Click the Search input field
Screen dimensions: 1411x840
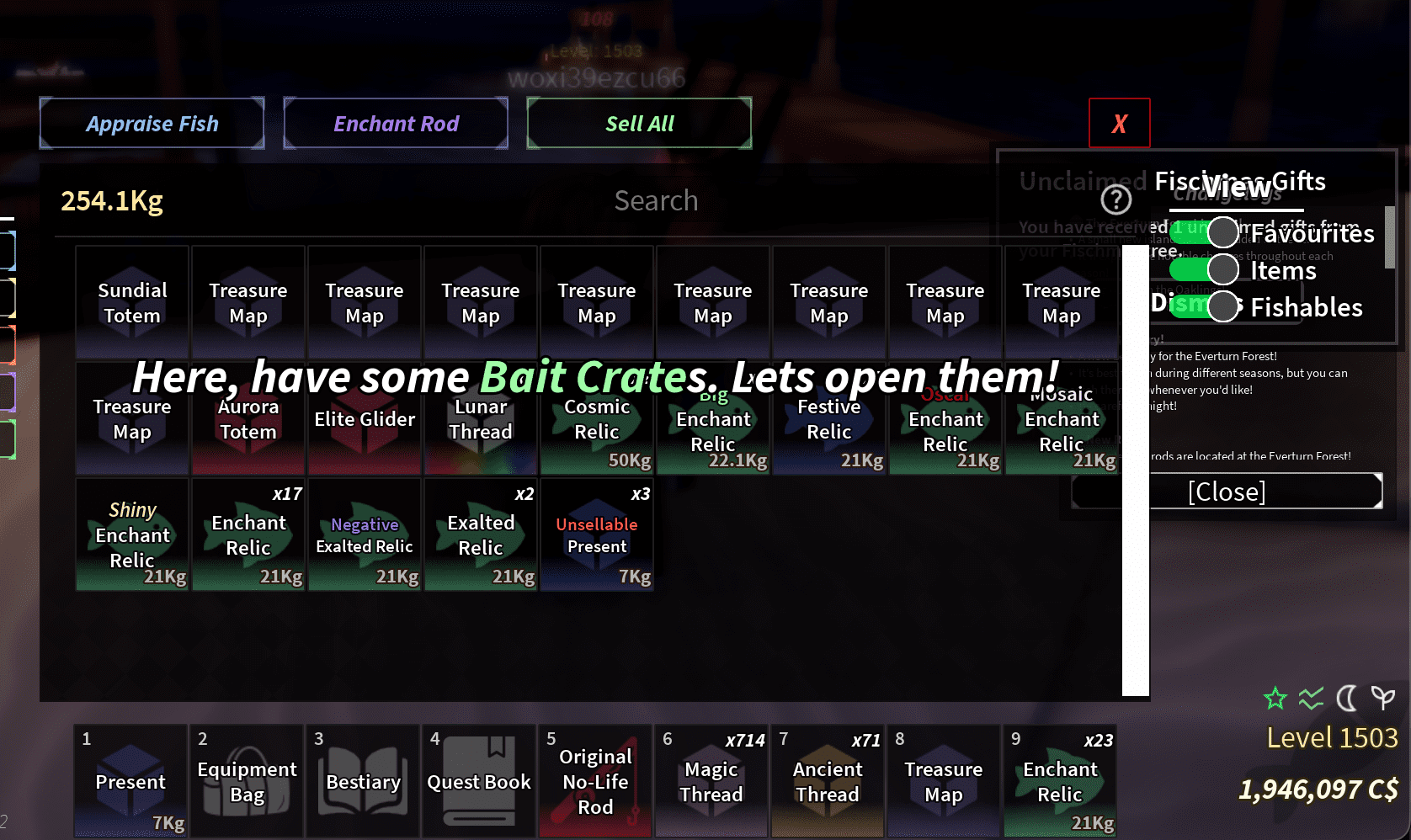tap(656, 200)
